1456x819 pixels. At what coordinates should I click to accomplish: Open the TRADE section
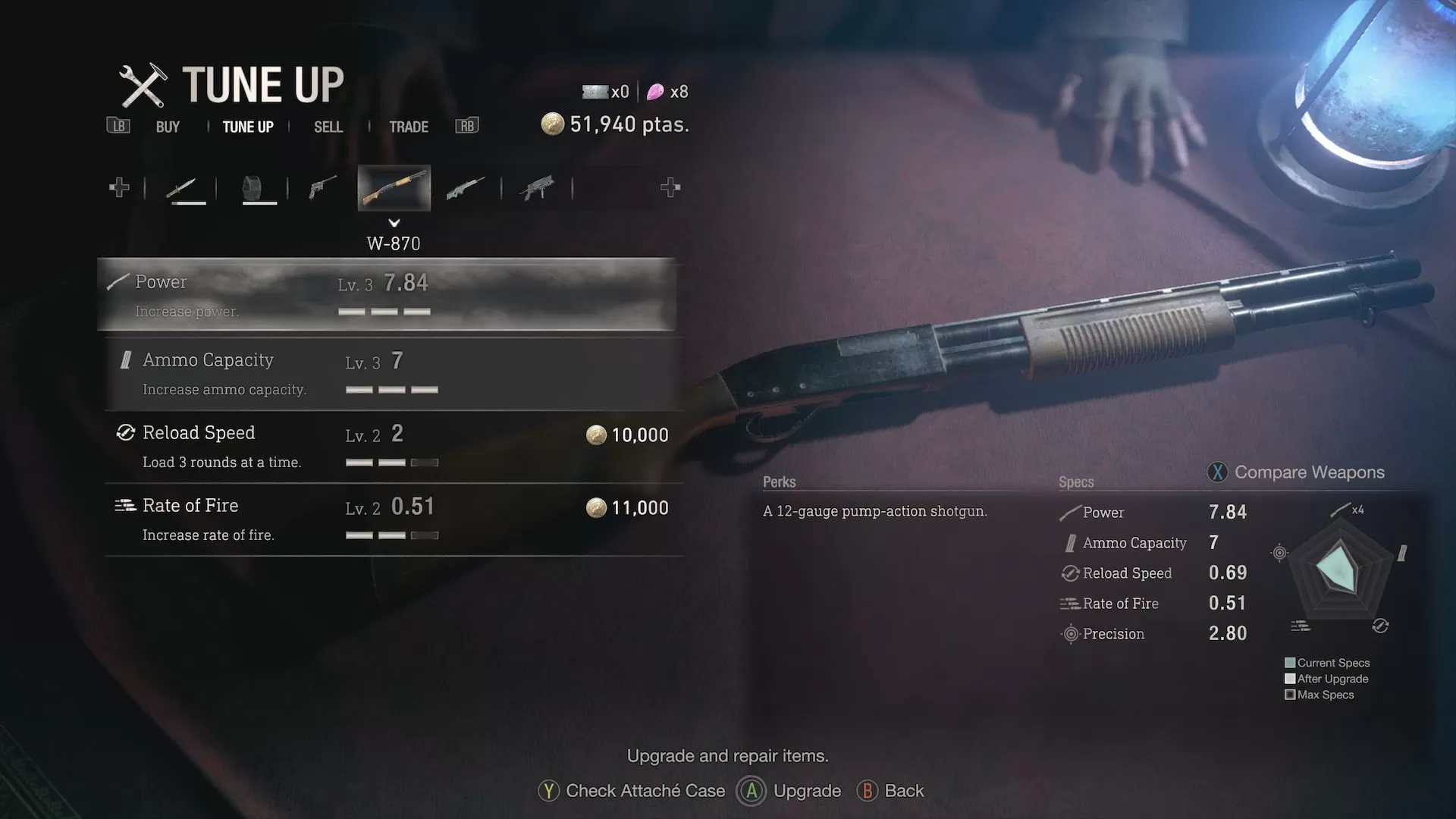[x=409, y=127]
